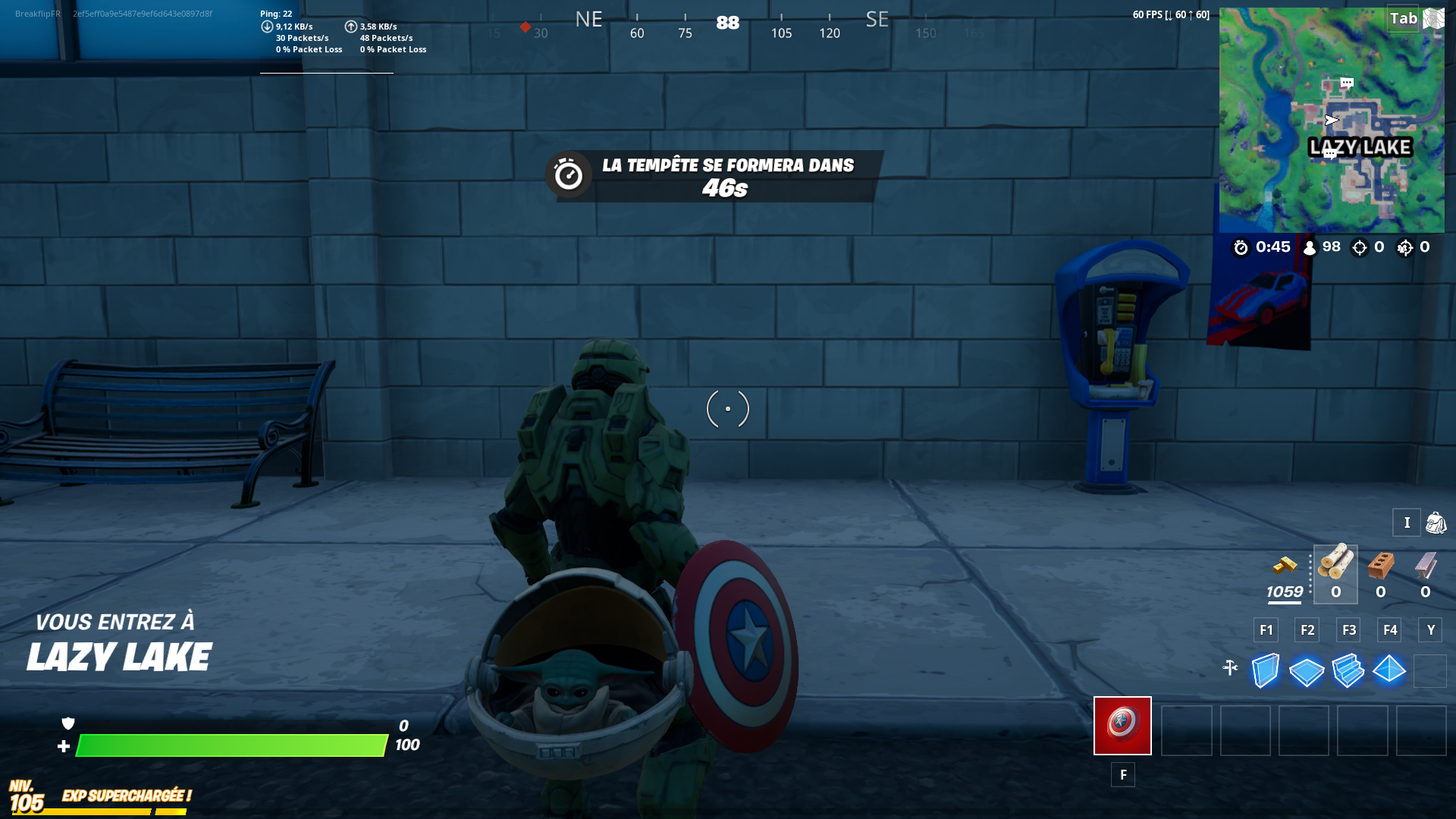
Task: Switch to the Y edit slot
Action: pyautogui.click(x=1430, y=629)
